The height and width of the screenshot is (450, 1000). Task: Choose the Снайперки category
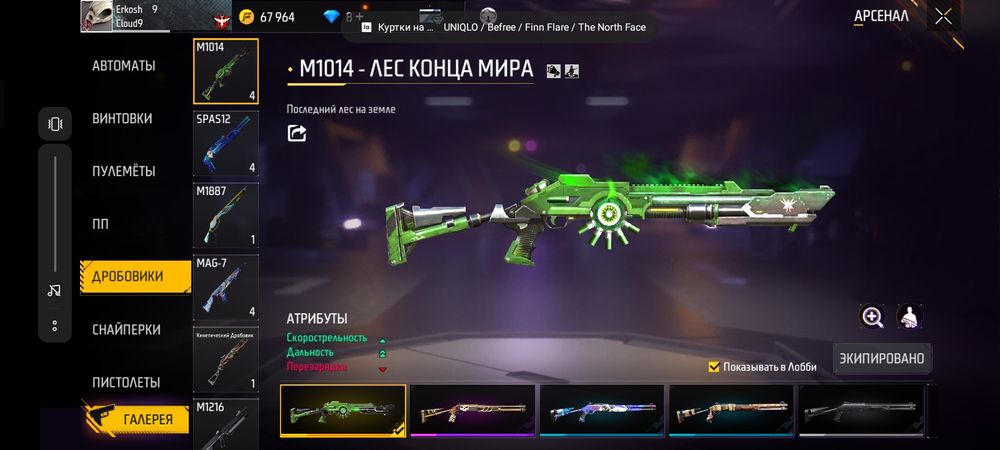click(x=126, y=329)
